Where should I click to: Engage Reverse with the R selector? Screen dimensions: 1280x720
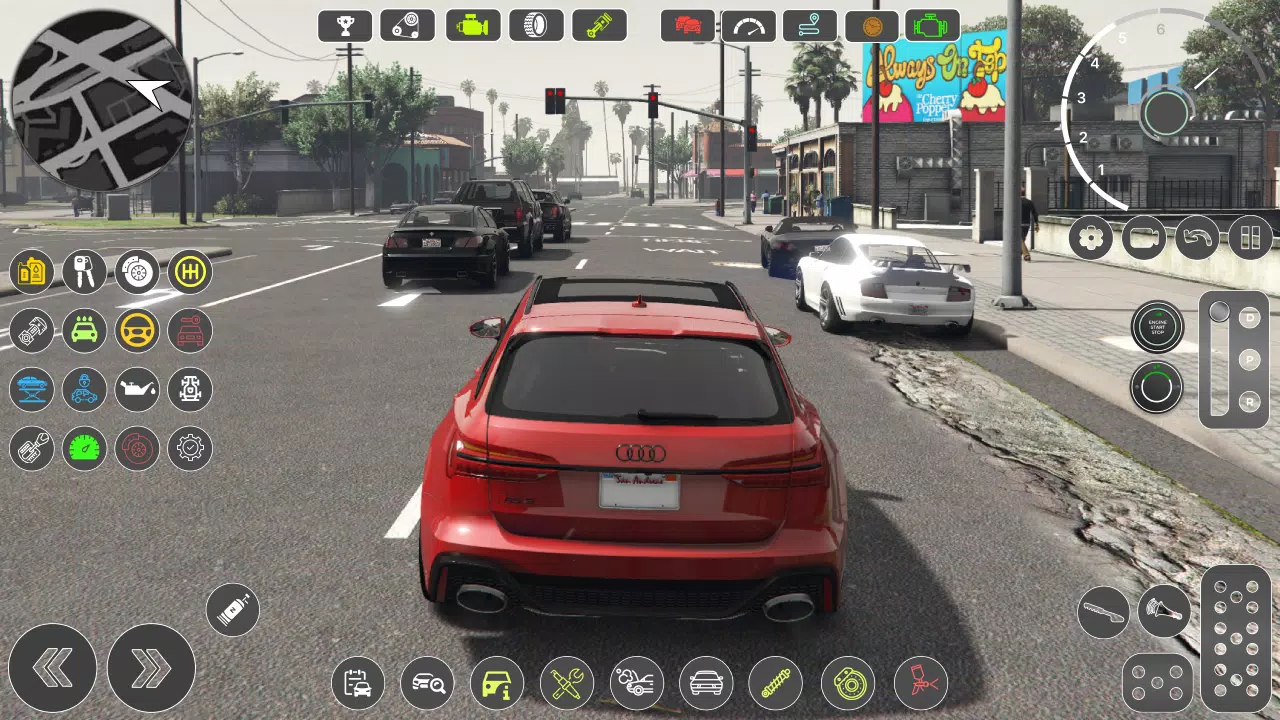tap(1249, 403)
